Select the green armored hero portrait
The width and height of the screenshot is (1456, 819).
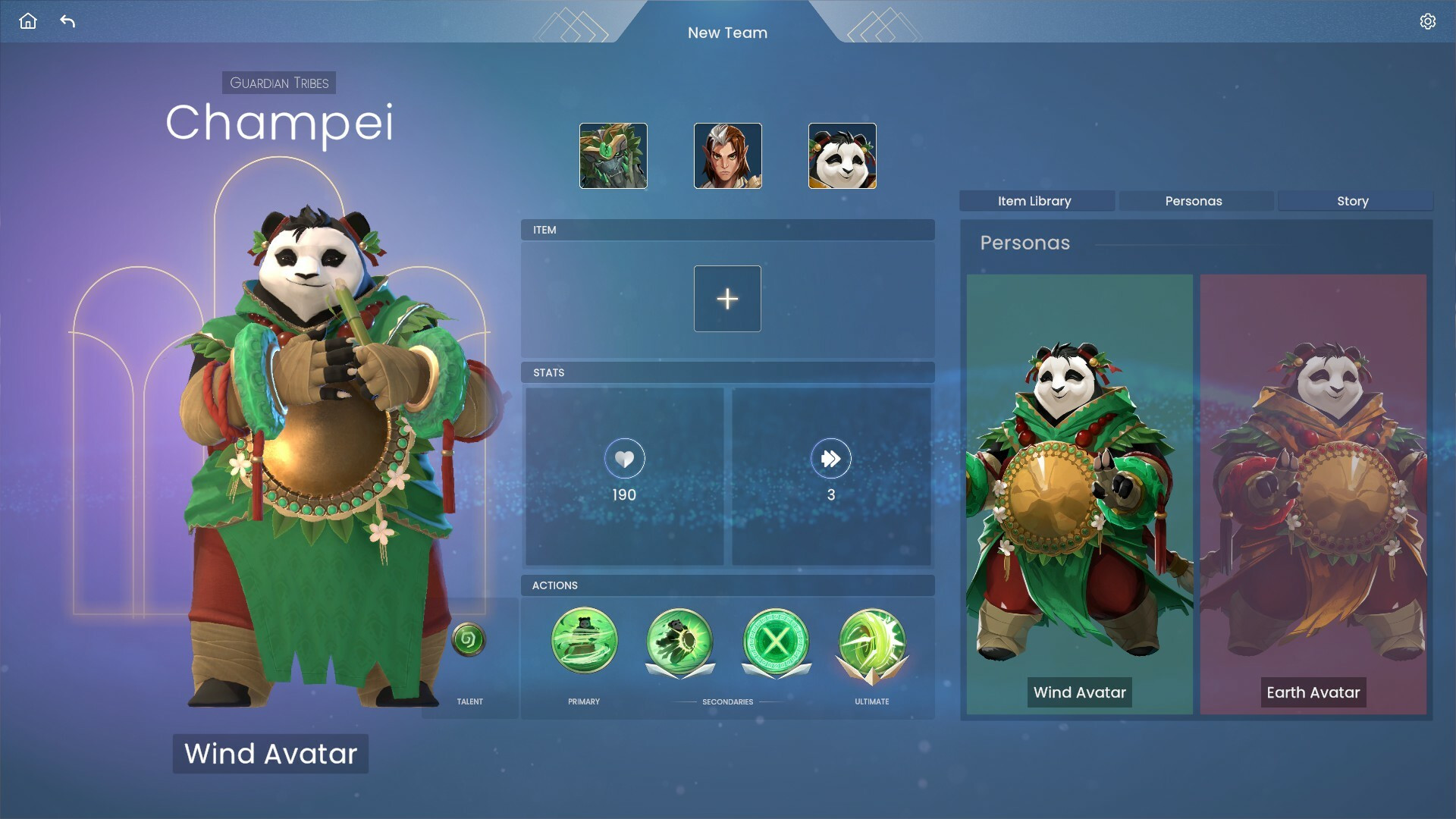click(x=613, y=155)
